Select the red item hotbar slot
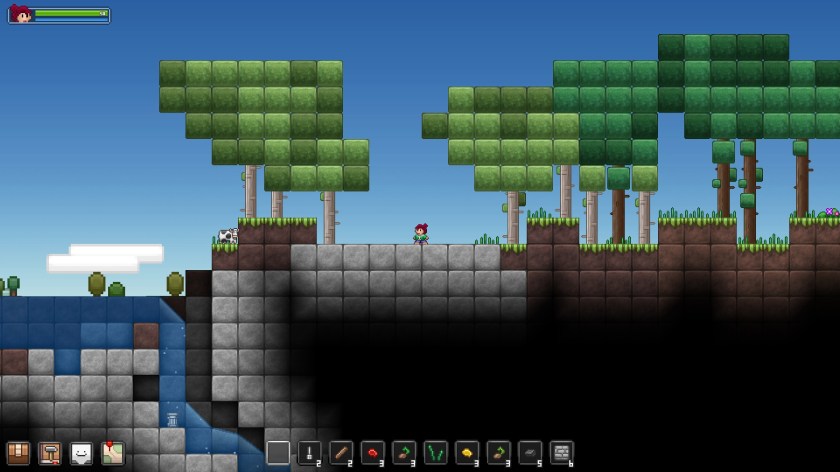Image resolution: width=840 pixels, height=472 pixels. [373, 452]
